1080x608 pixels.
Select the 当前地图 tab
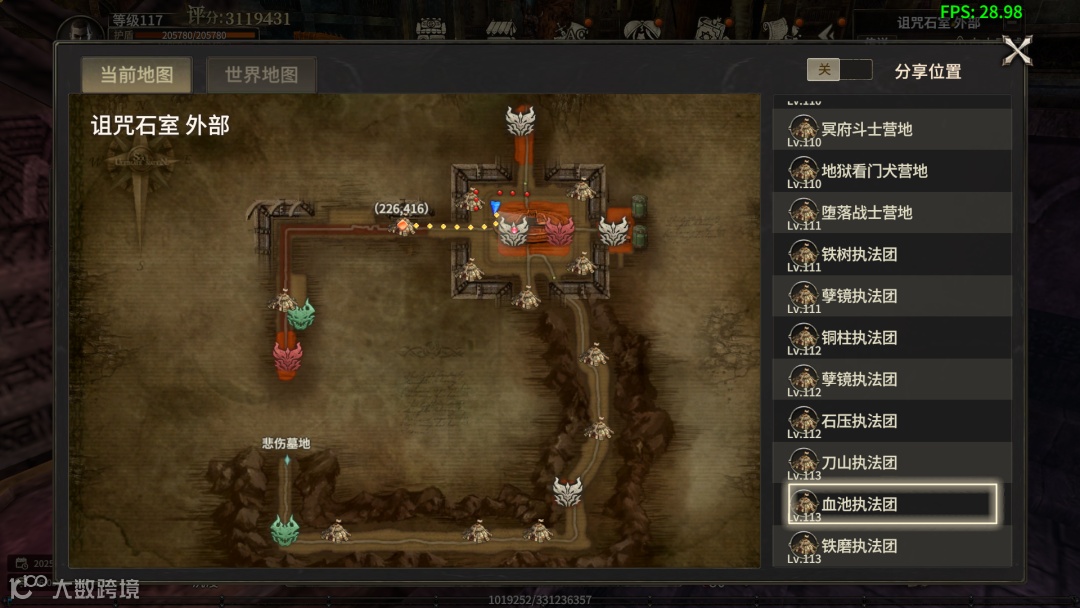[137, 75]
